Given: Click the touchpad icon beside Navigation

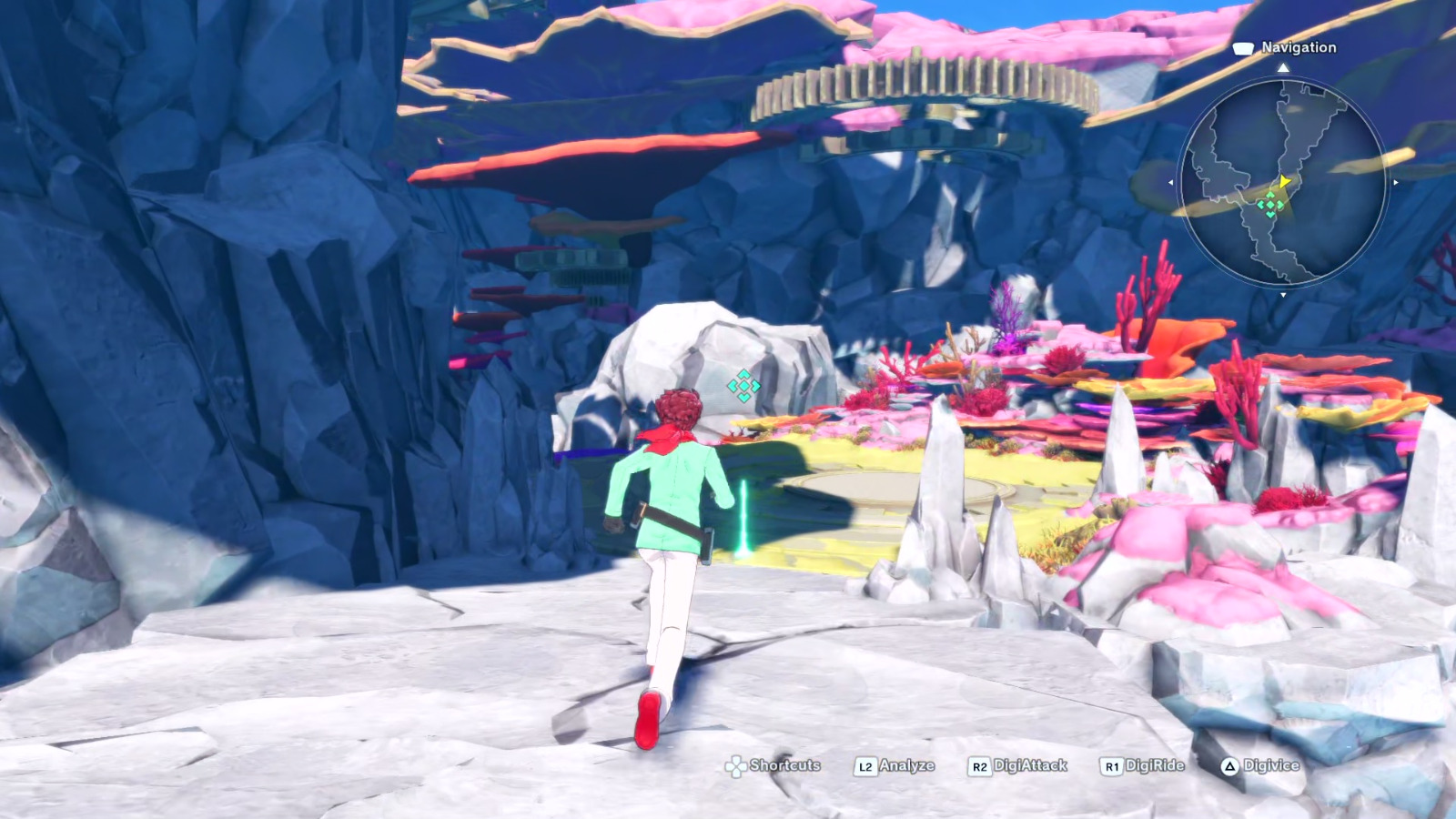Looking at the screenshot, I should click(1242, 48).
